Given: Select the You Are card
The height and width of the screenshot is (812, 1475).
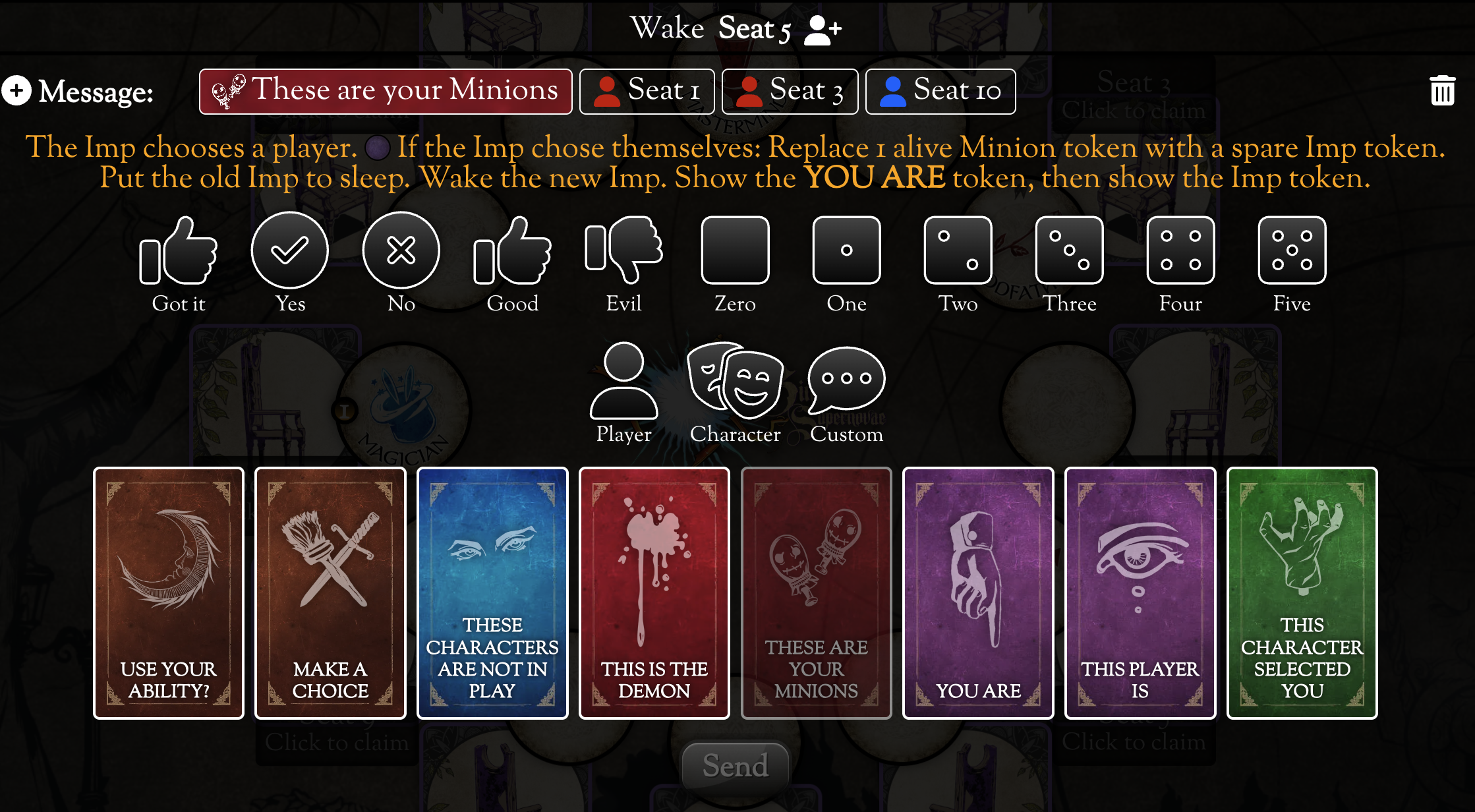Looking at the screenshot, I should 978,593.
